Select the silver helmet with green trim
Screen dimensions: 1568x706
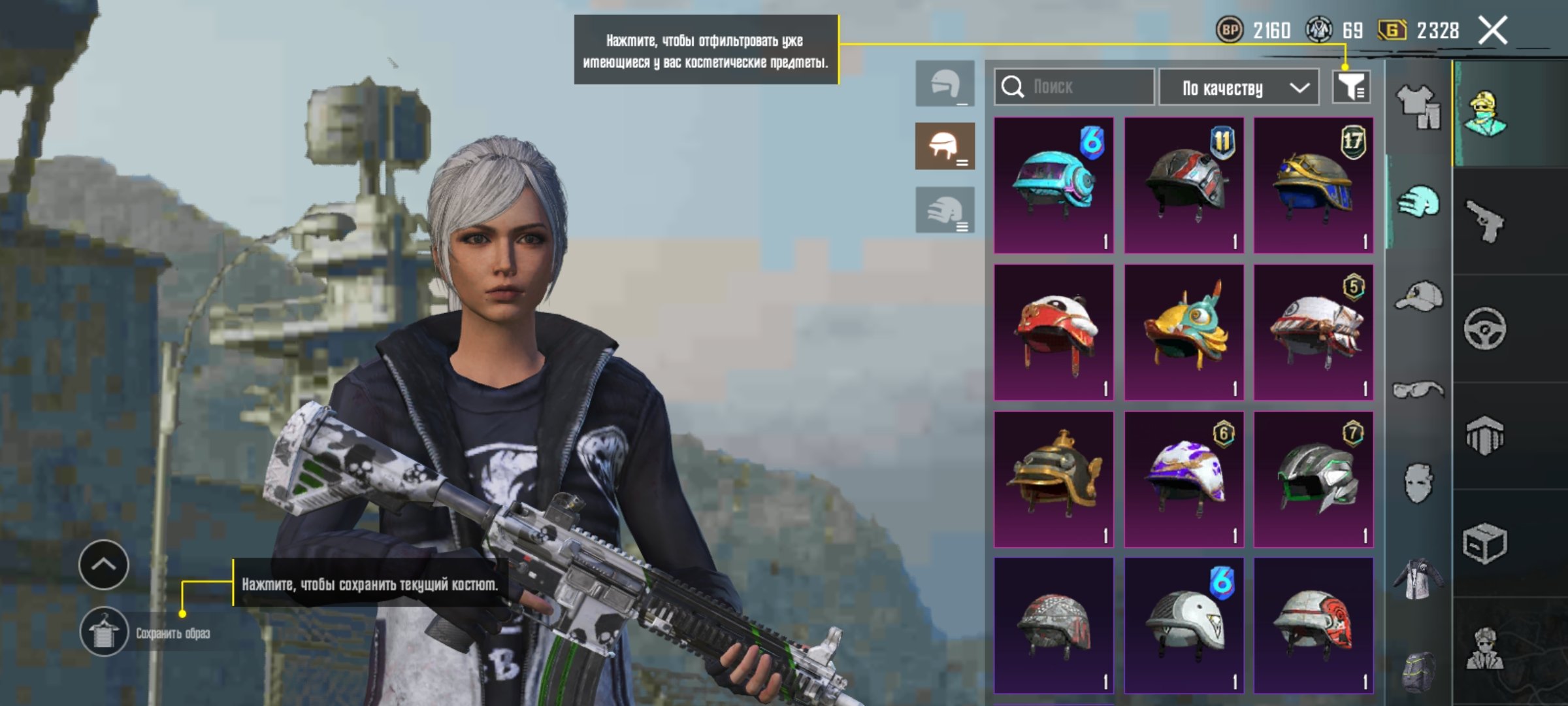pos(1313,479)
